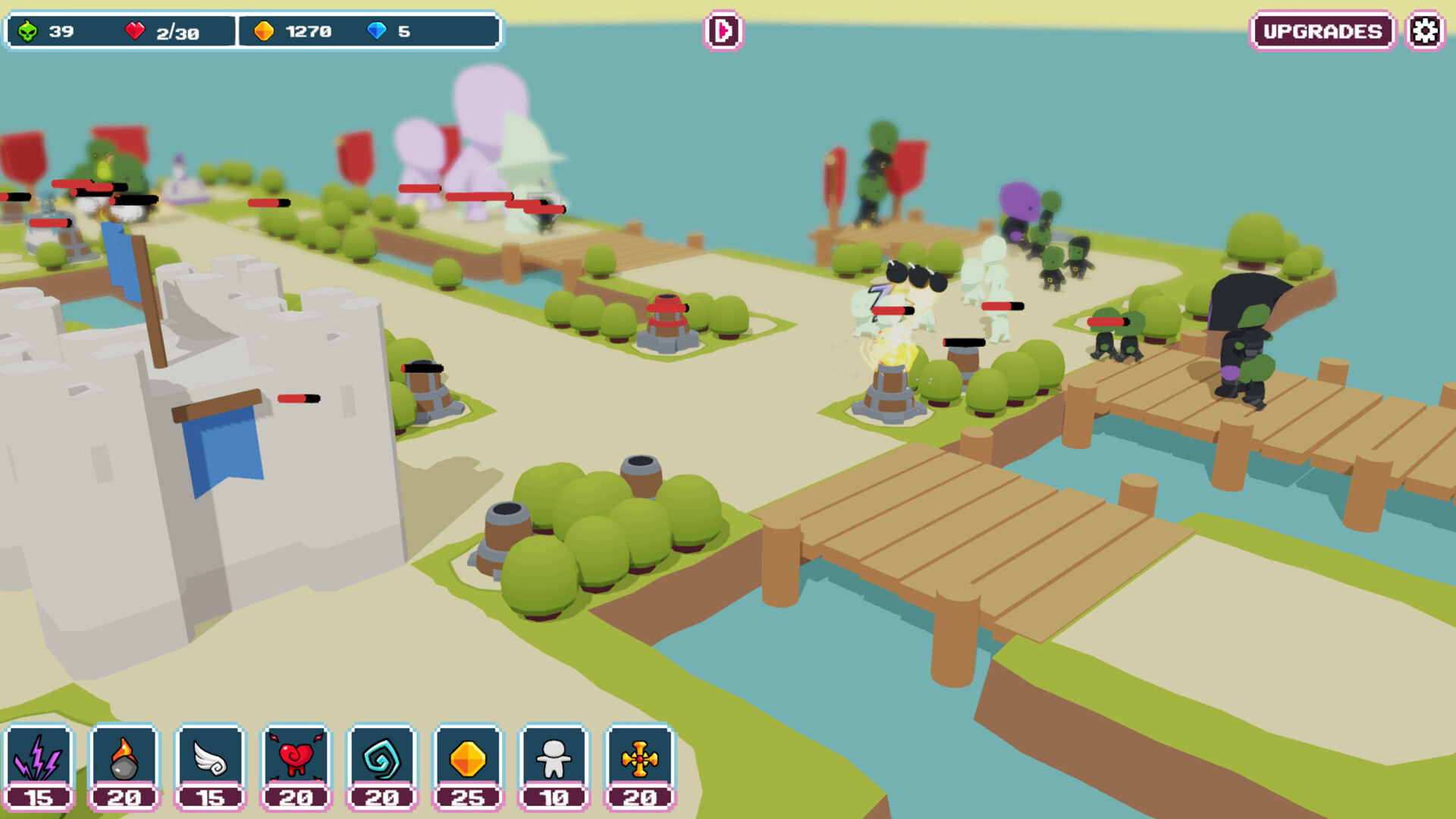
Task: Click the 10-cost label under the villager icon
Action: [554, 798]
